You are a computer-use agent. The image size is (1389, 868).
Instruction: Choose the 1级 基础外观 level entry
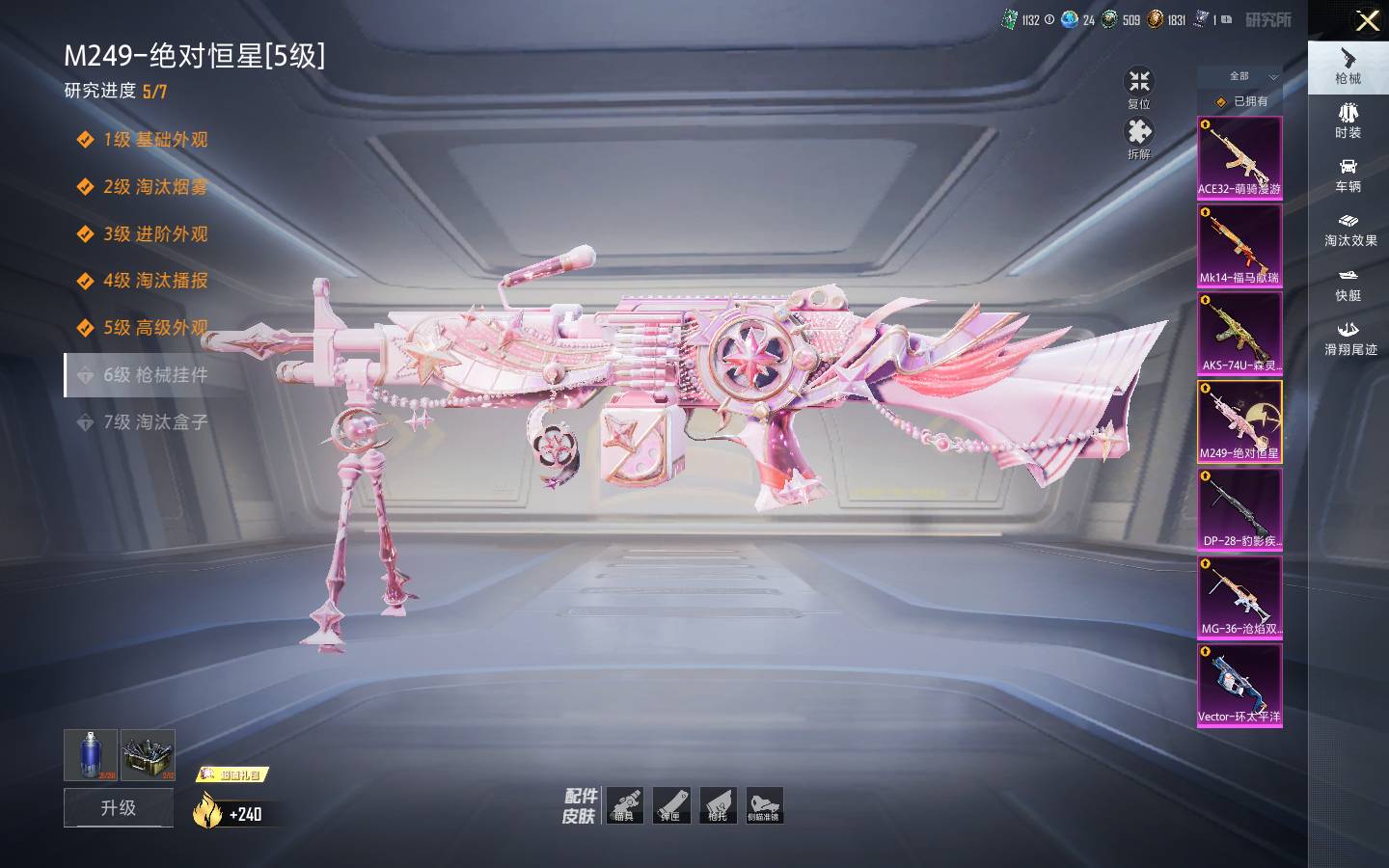[x=154, y=140]
